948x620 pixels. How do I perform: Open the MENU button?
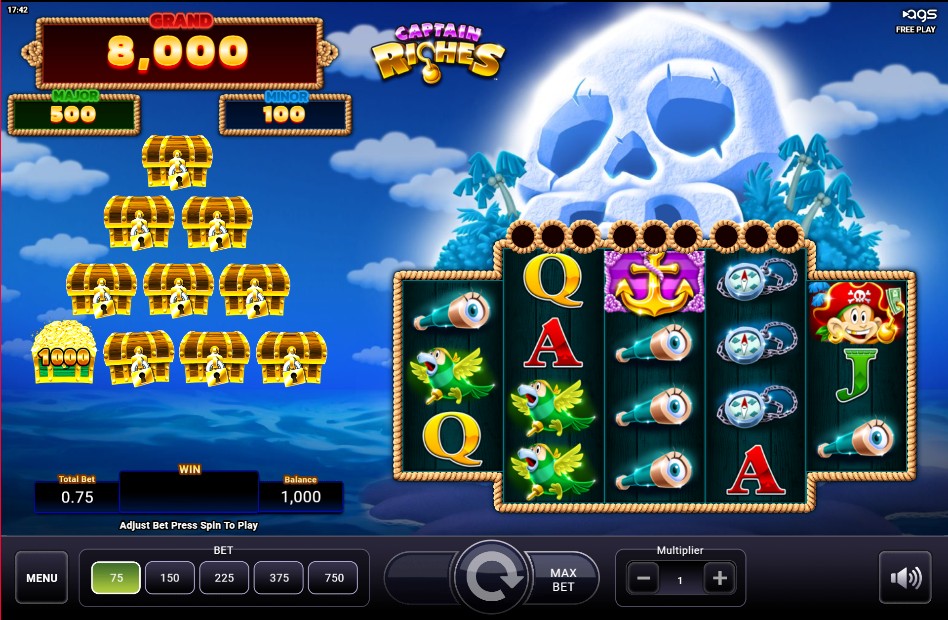click(42, 578)
